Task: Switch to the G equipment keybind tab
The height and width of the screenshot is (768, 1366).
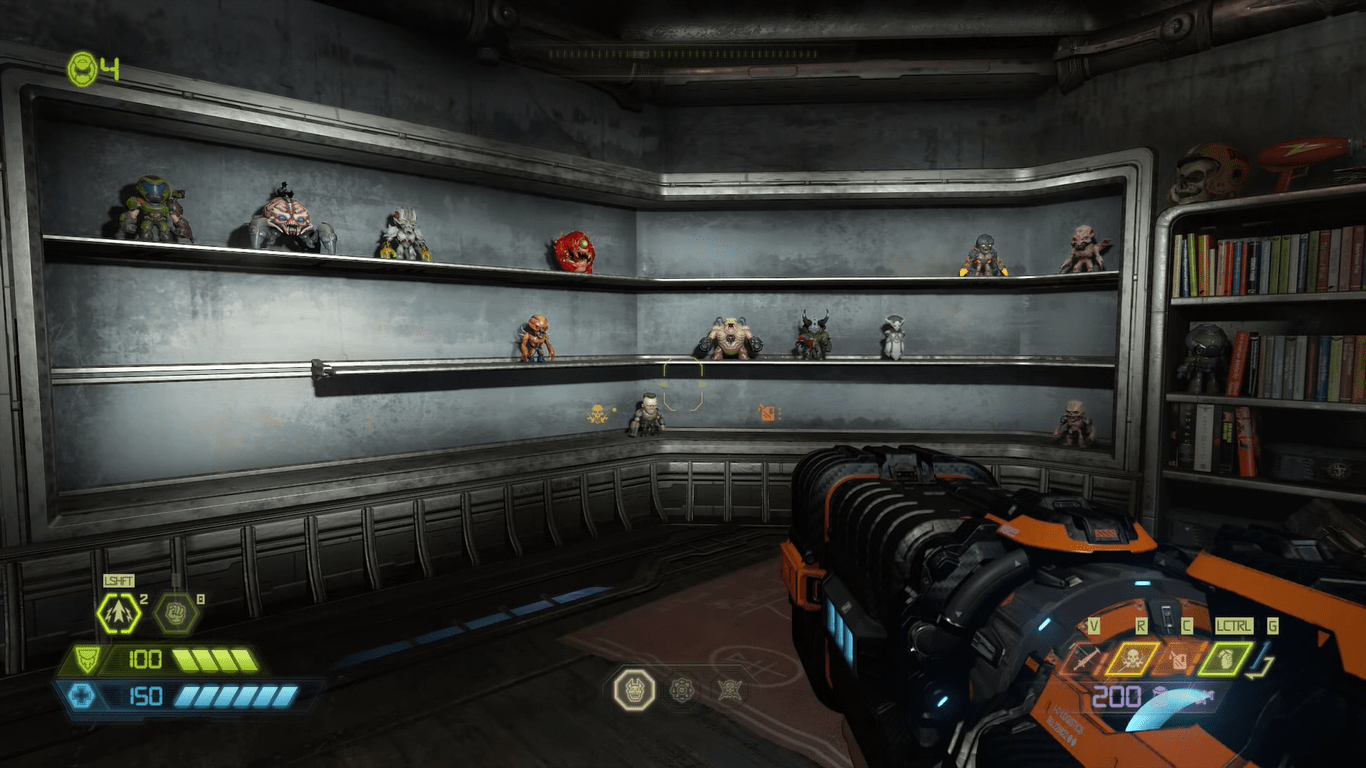Action: pyautogui.click(x=1272, y=626)
